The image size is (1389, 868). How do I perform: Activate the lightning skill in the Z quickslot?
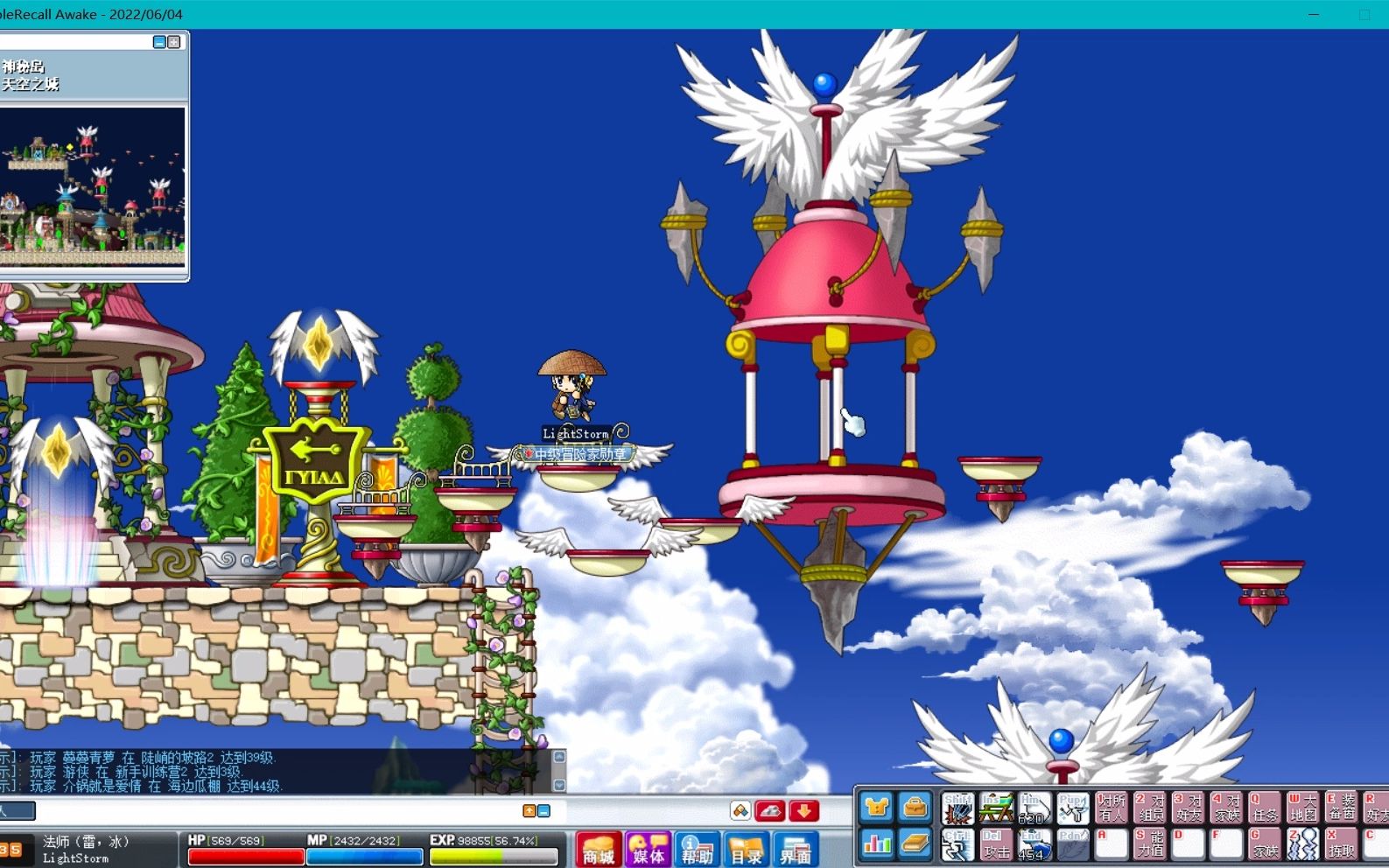point(1302,844)
